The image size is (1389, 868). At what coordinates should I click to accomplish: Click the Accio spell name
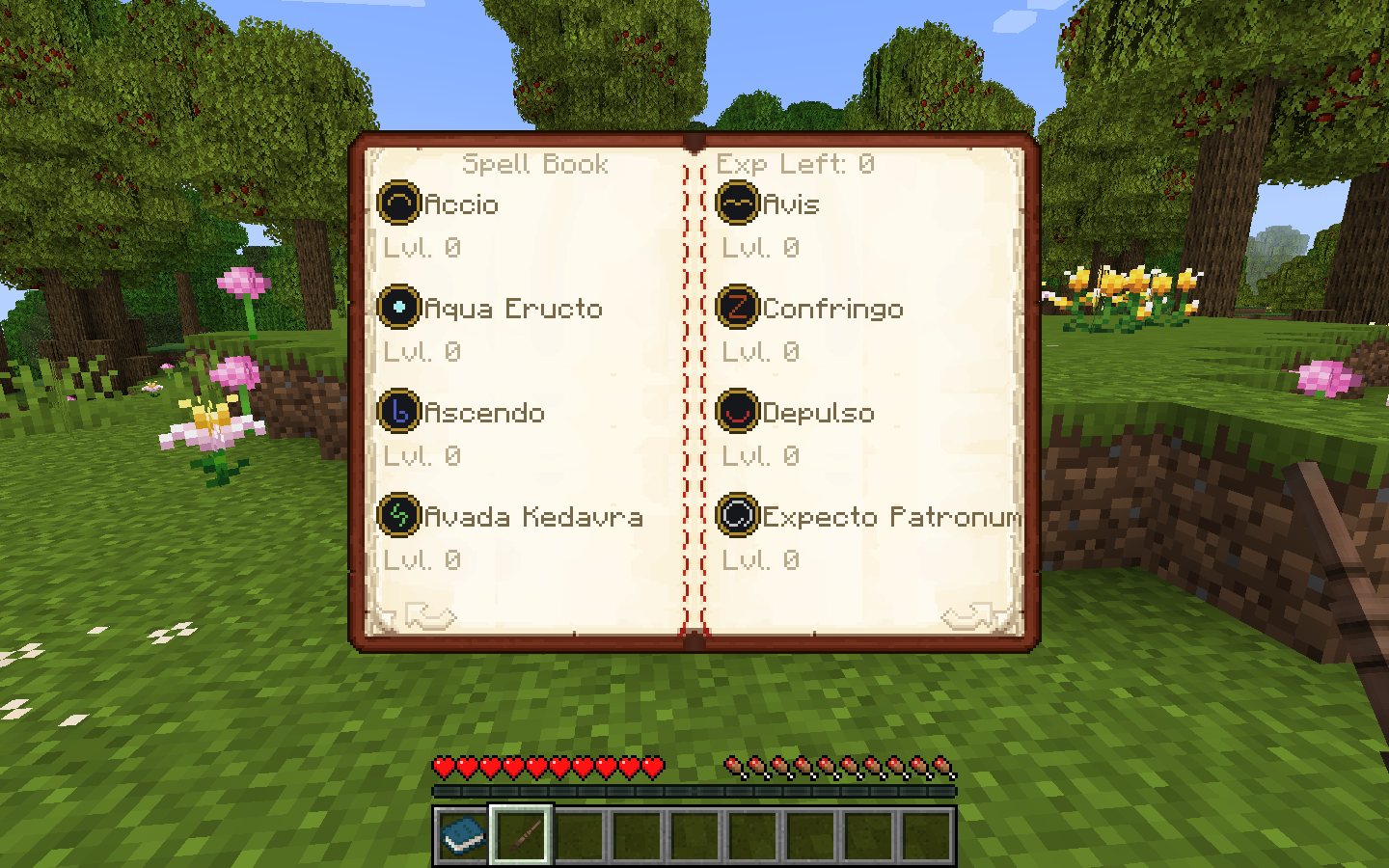tap(461, 204)
